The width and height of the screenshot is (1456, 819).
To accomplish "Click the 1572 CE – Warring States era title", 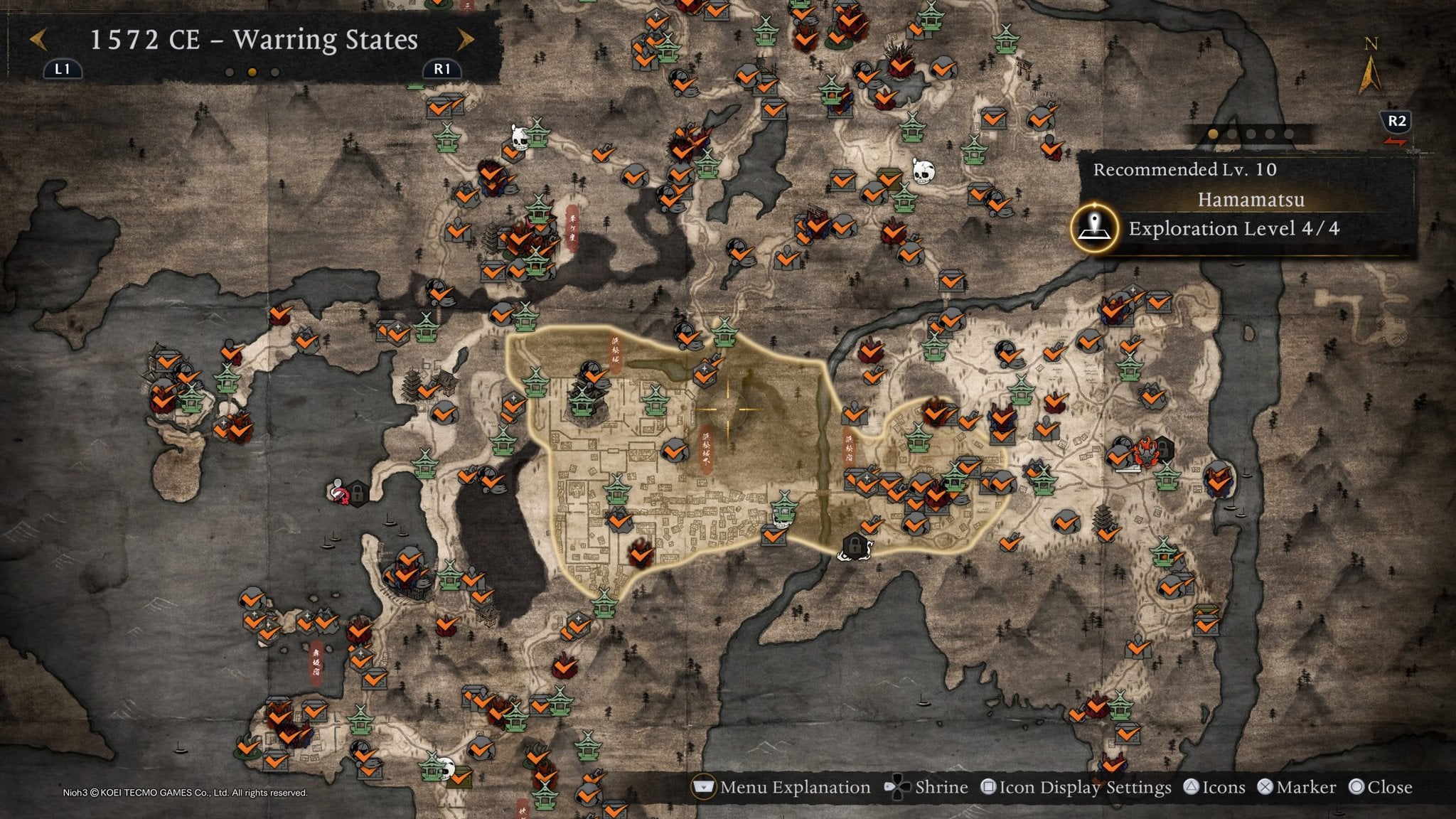I will coord(253,40).
